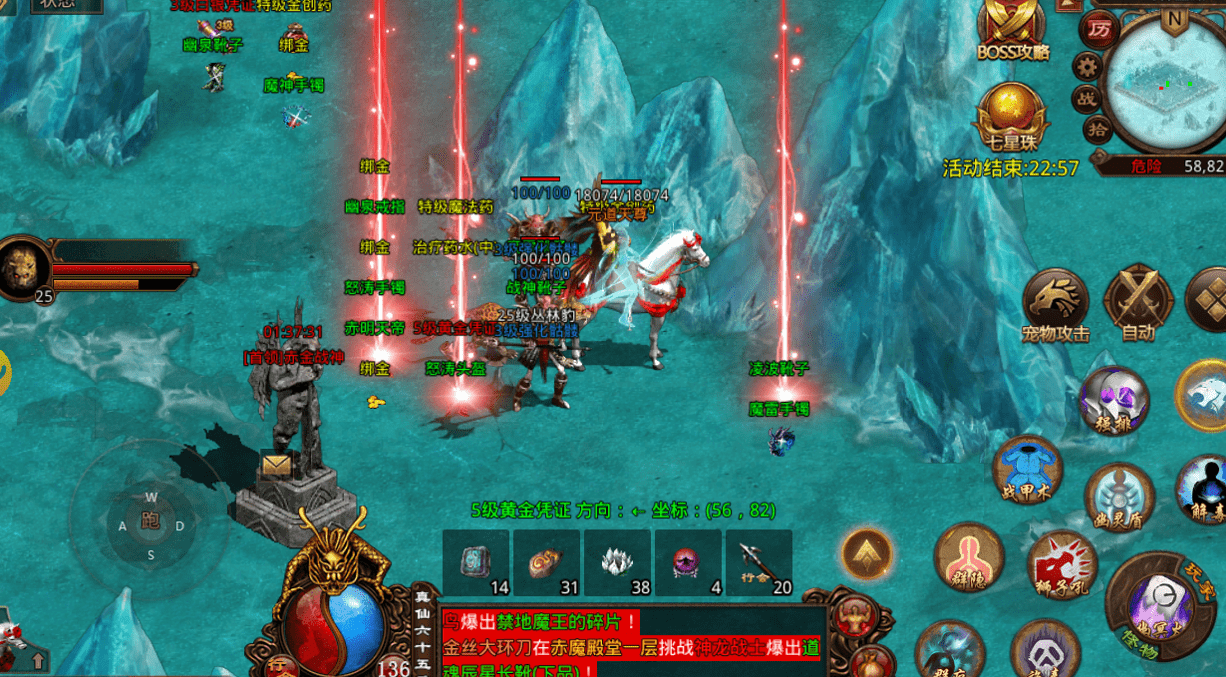Image resolution: width=1226 pixels, height=677 pixels.
Task: Activate the 幽灵盾 shield skill
Action: point(1119,497)
